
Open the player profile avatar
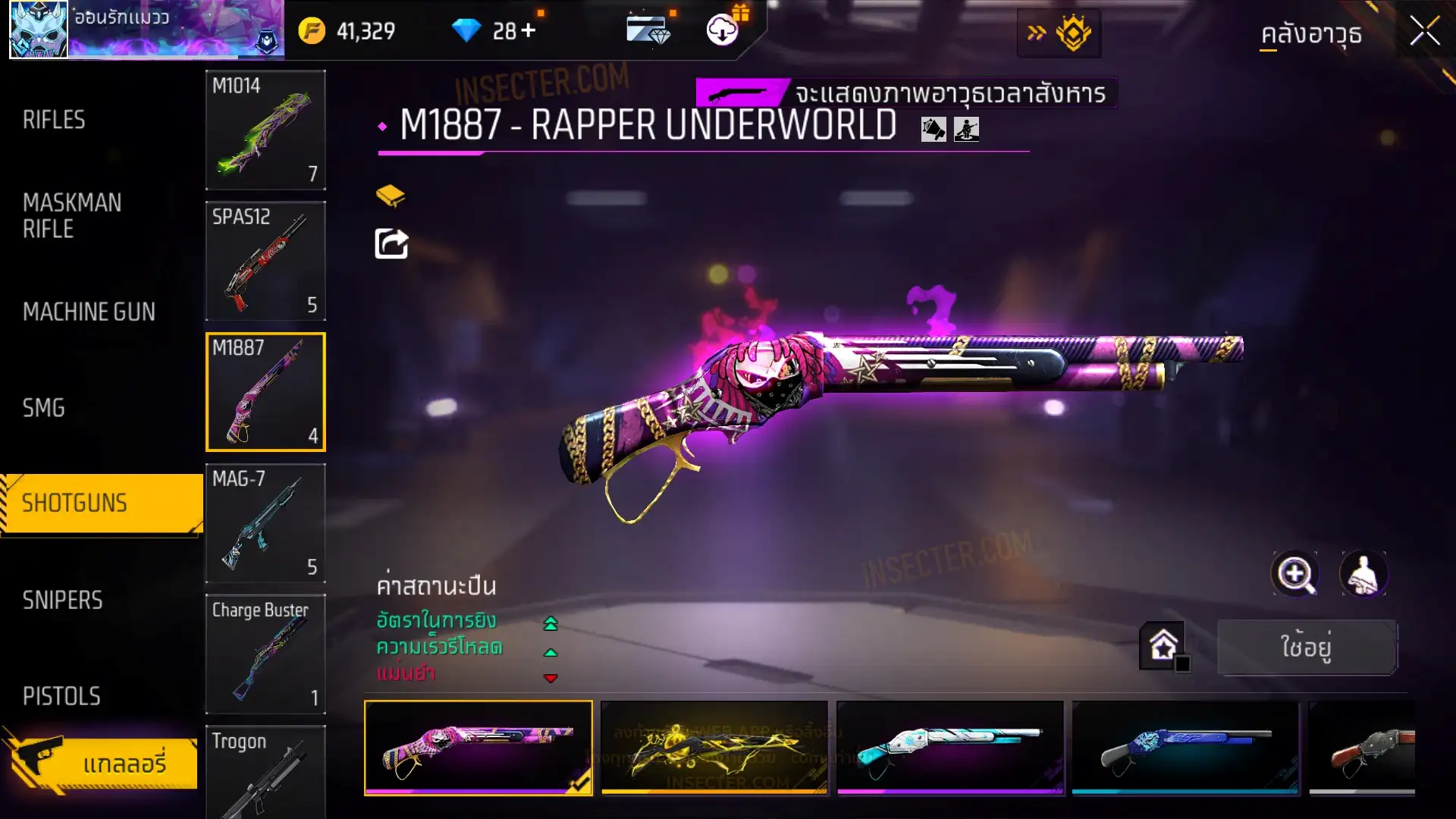coord(39,30)
